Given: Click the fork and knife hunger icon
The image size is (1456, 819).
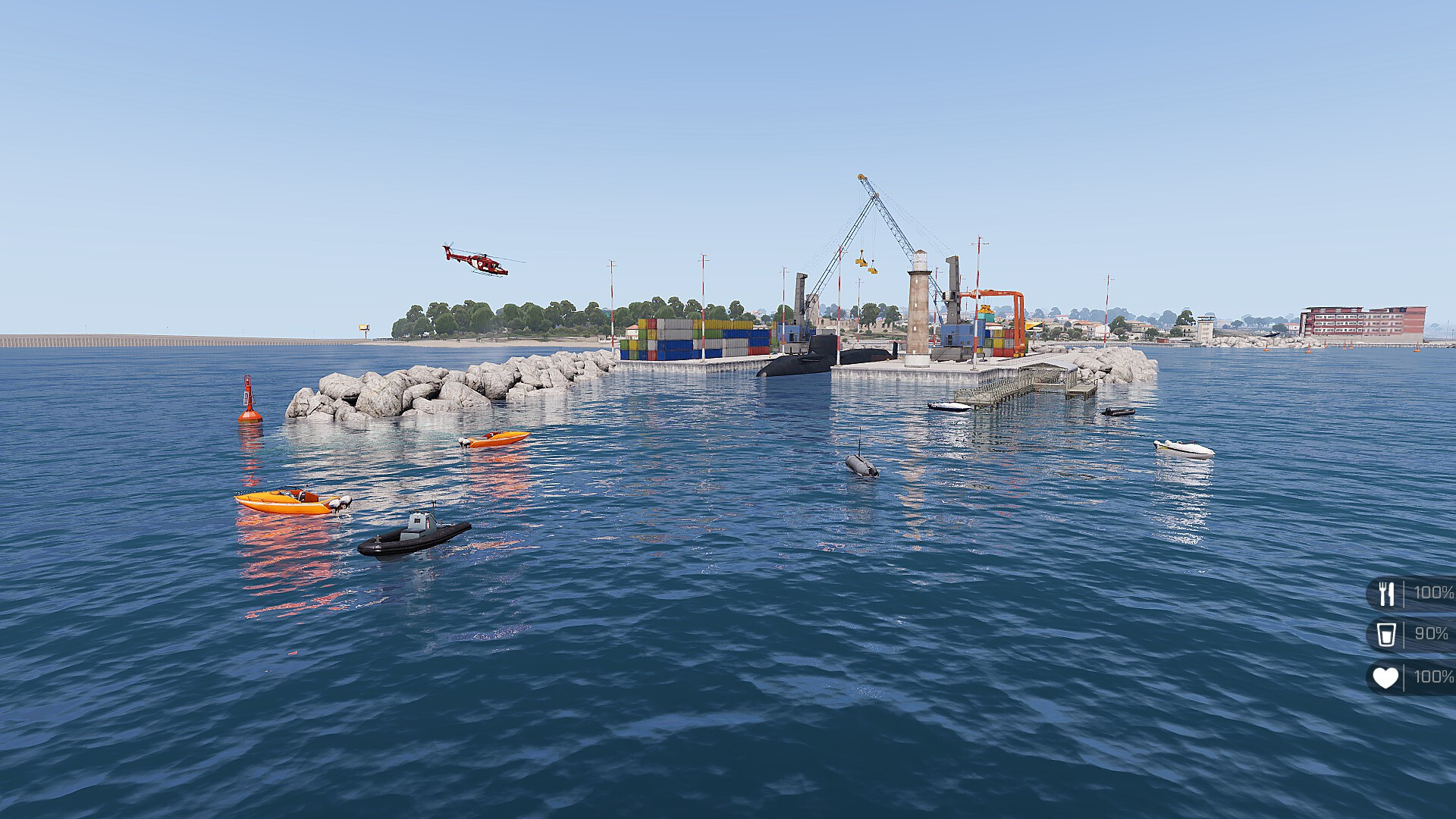Looking at the screenshot, I should (1386, 593).
